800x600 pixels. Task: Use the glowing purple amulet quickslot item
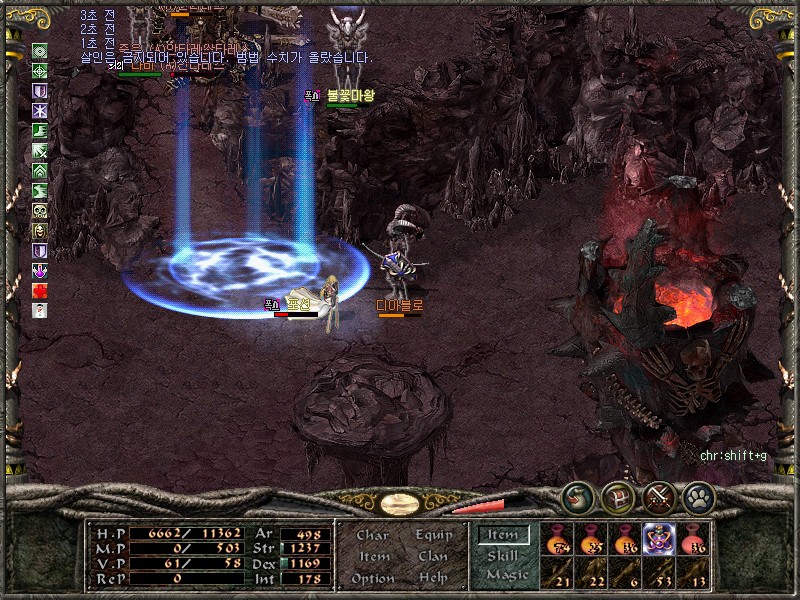(x=659, y=540)
